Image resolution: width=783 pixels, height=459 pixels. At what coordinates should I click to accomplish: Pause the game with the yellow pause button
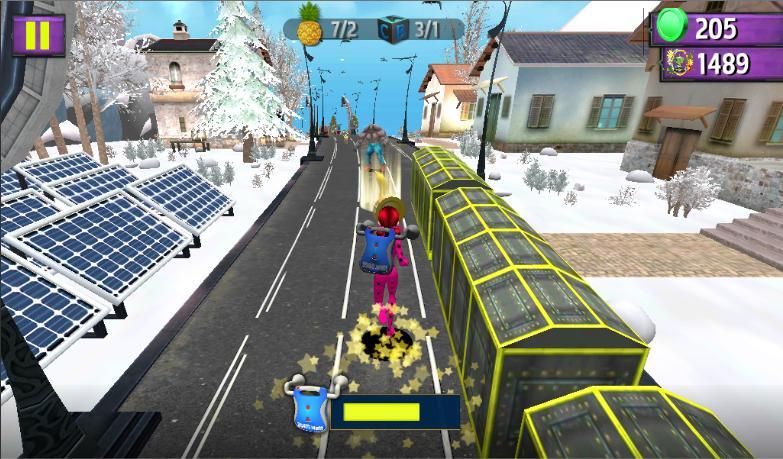(38, 35)
